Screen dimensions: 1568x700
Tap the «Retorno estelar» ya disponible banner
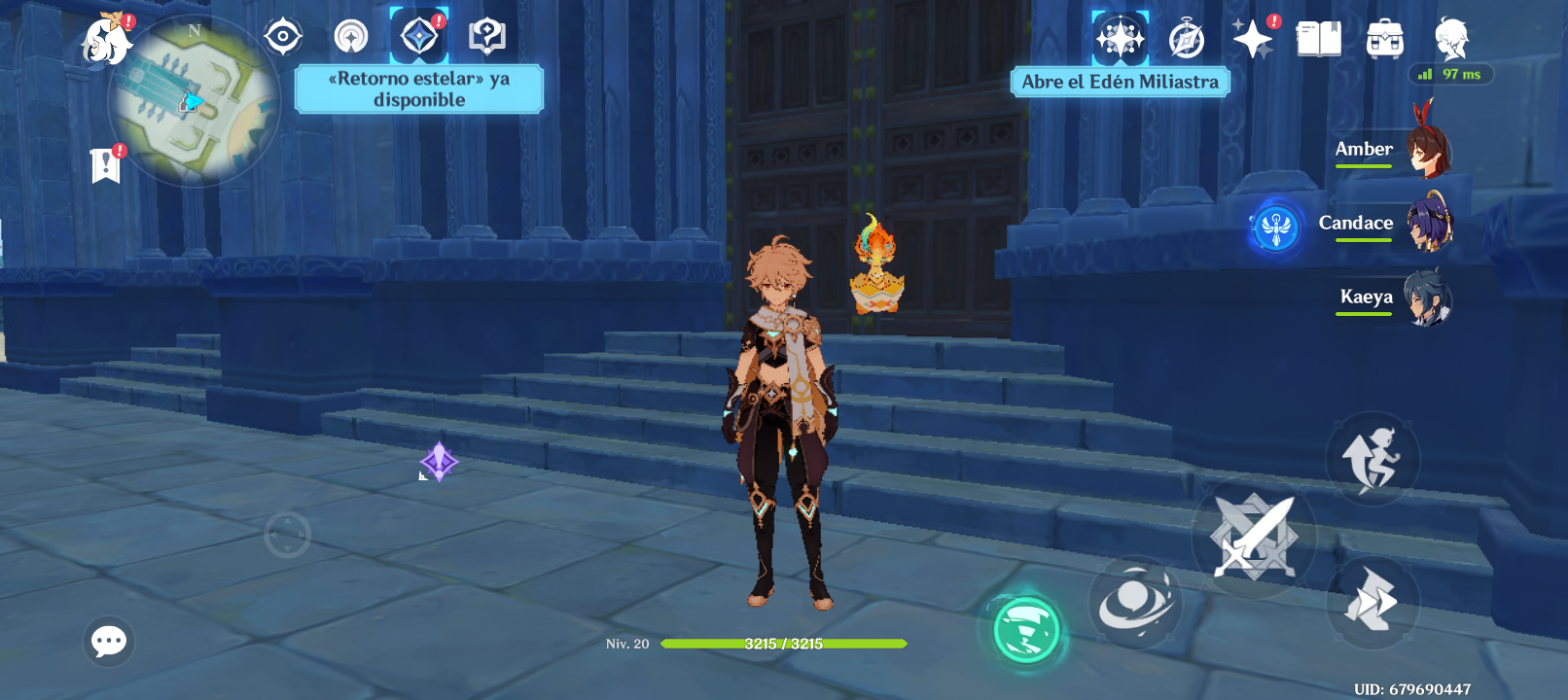point(419,89)
